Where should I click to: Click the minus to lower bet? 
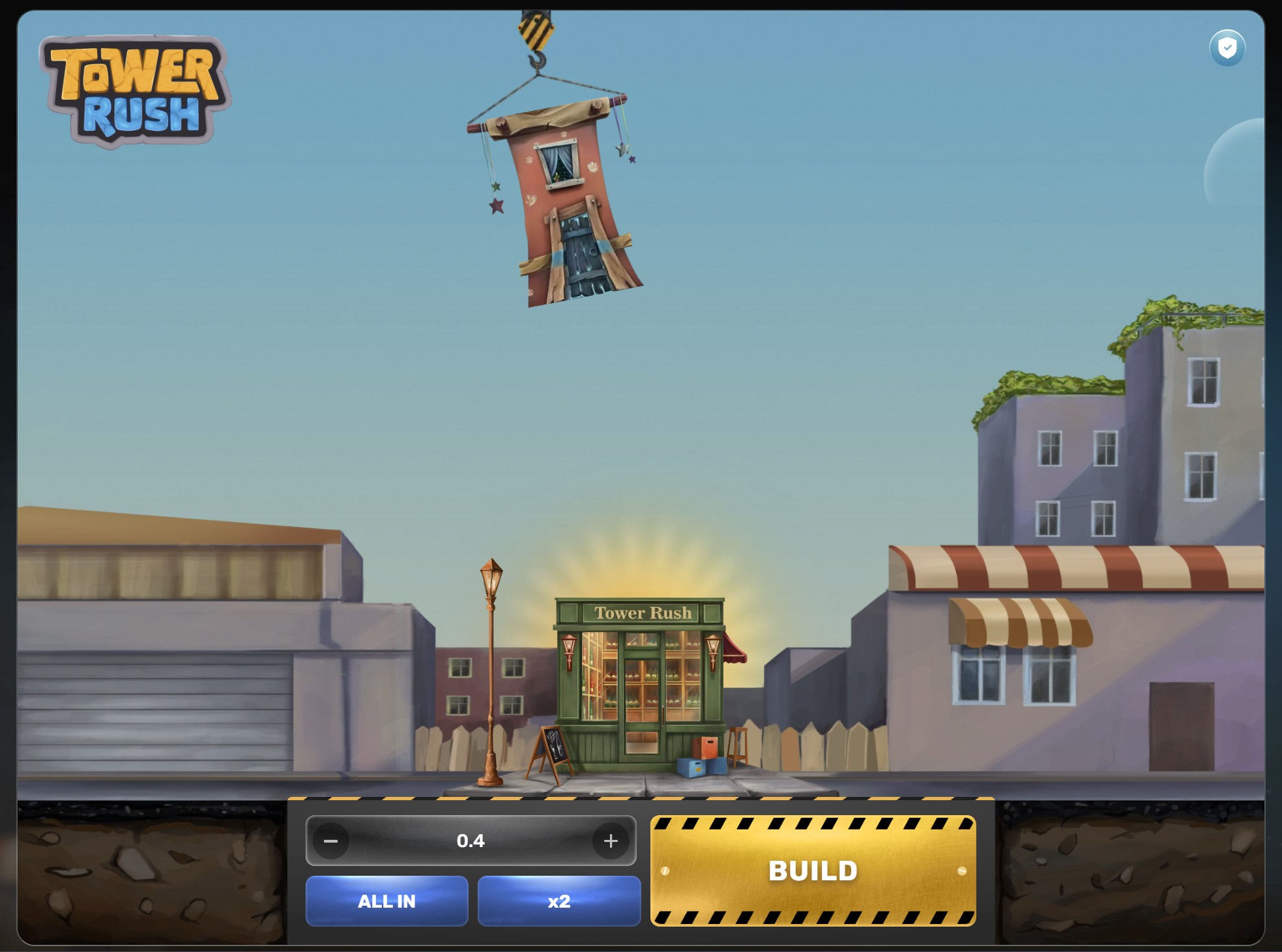[330, 841]
